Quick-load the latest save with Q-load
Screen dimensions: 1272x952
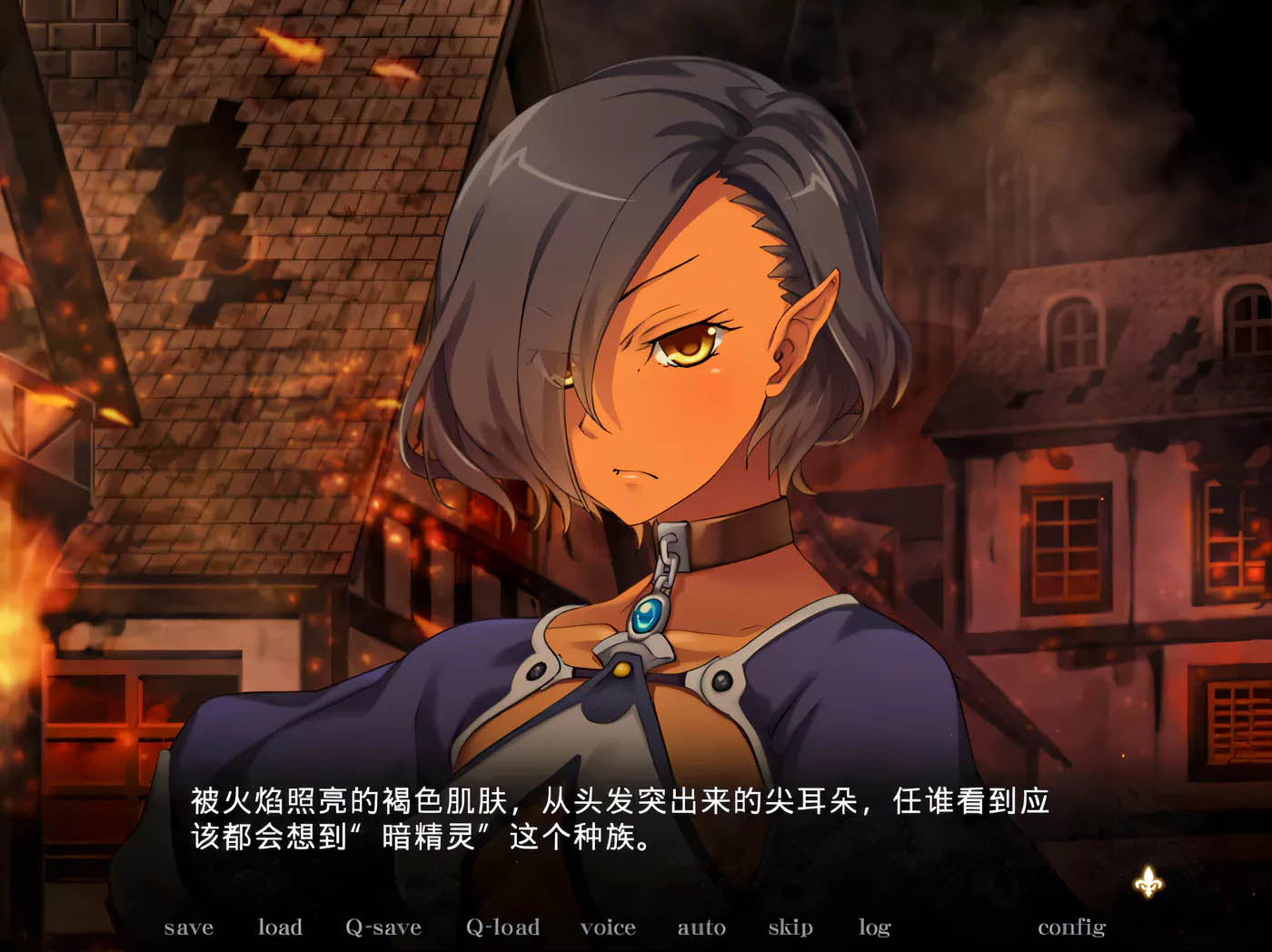(502, 927)
